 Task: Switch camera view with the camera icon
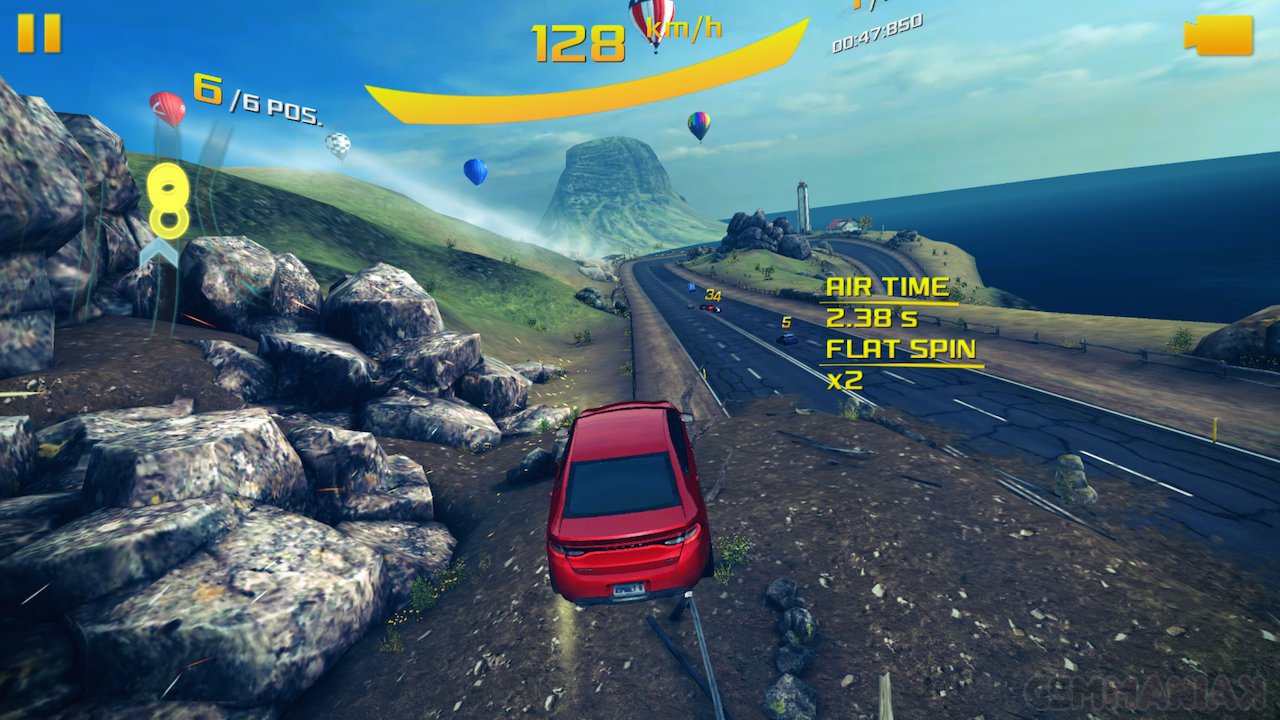[1219, 35]
